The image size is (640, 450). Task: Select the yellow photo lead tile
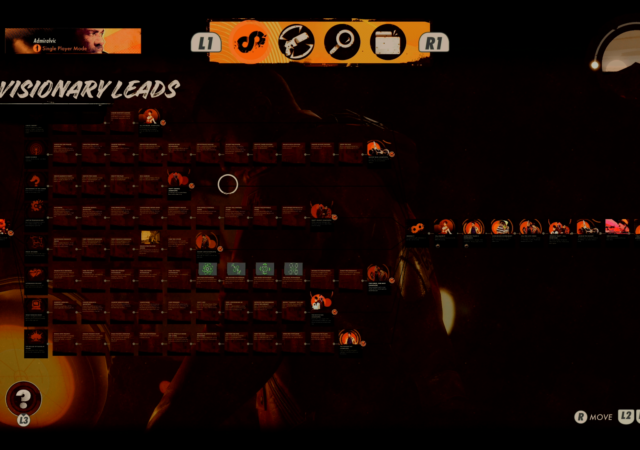[x=150, y=237]
